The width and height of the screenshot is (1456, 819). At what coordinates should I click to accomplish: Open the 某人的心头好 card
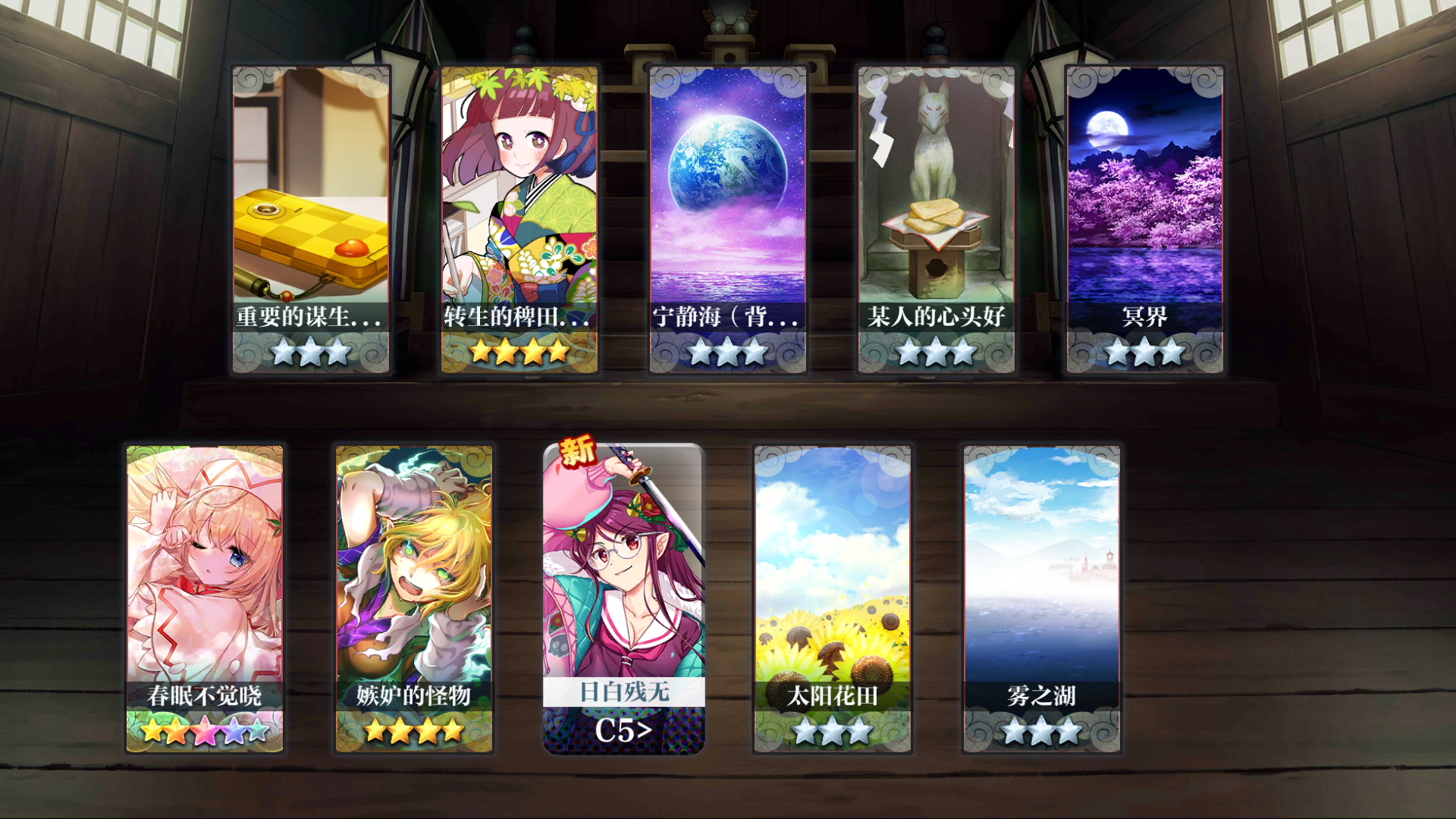935,190
